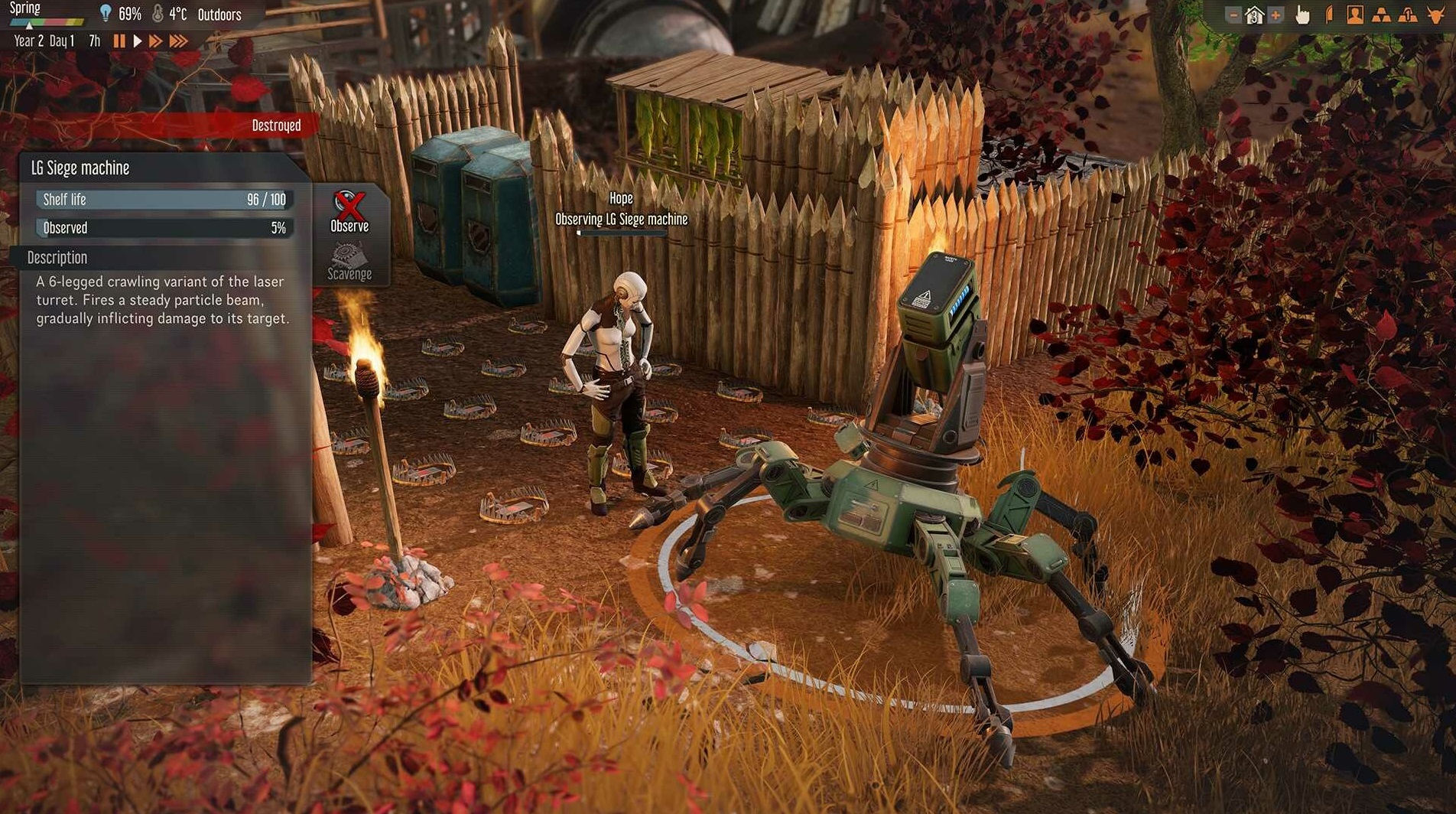
Task: Cancel the Observe action on LG Siege machine
Action: point(349,210)
